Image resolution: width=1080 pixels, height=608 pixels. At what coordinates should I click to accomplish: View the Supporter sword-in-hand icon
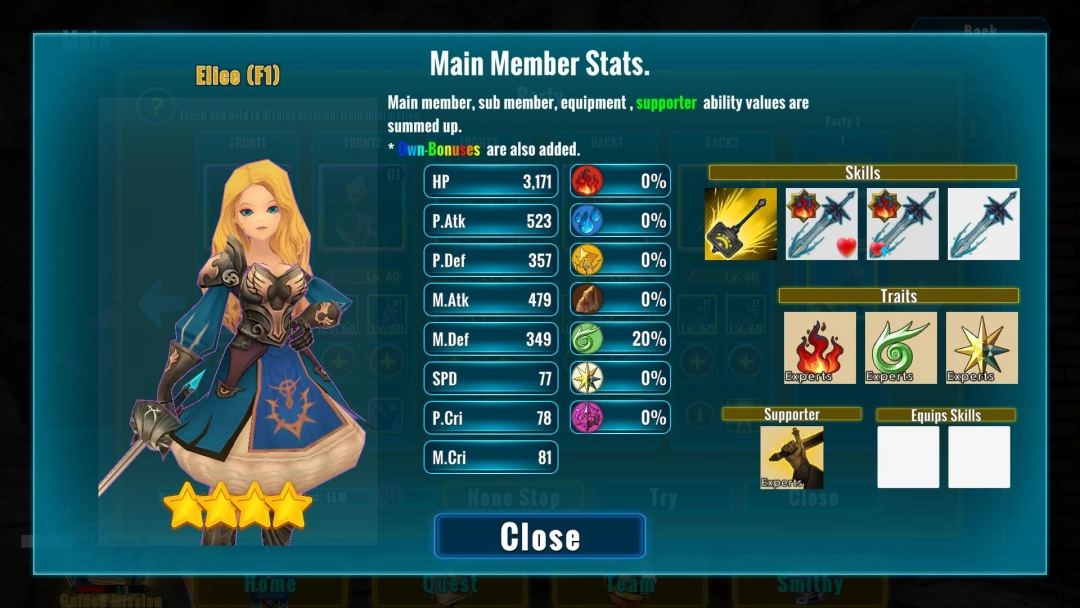pos(792,457)
